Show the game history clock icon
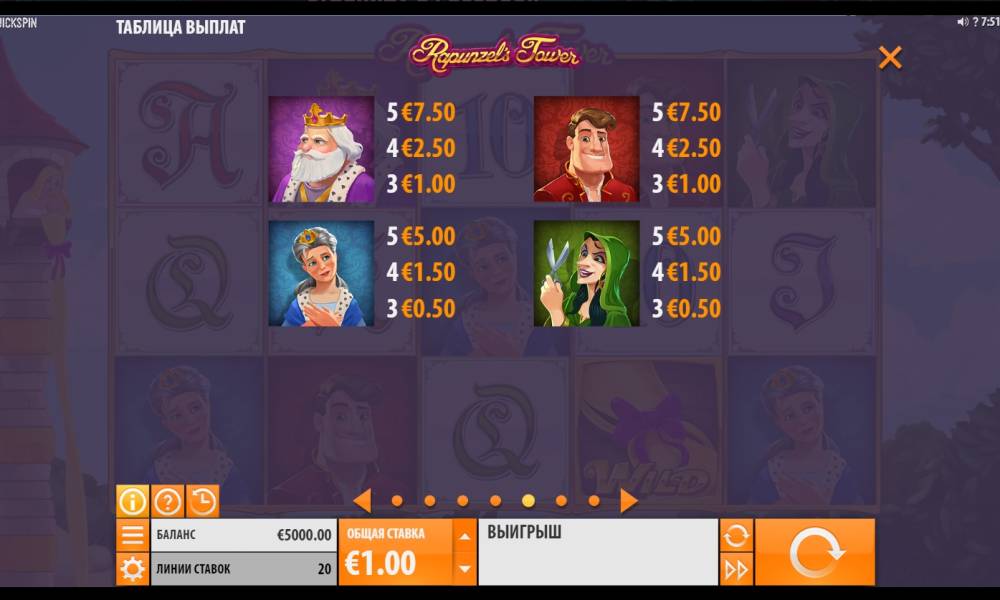Viewport: 1000px width, 600px height. pyautogui.click(x=202, y=500)
